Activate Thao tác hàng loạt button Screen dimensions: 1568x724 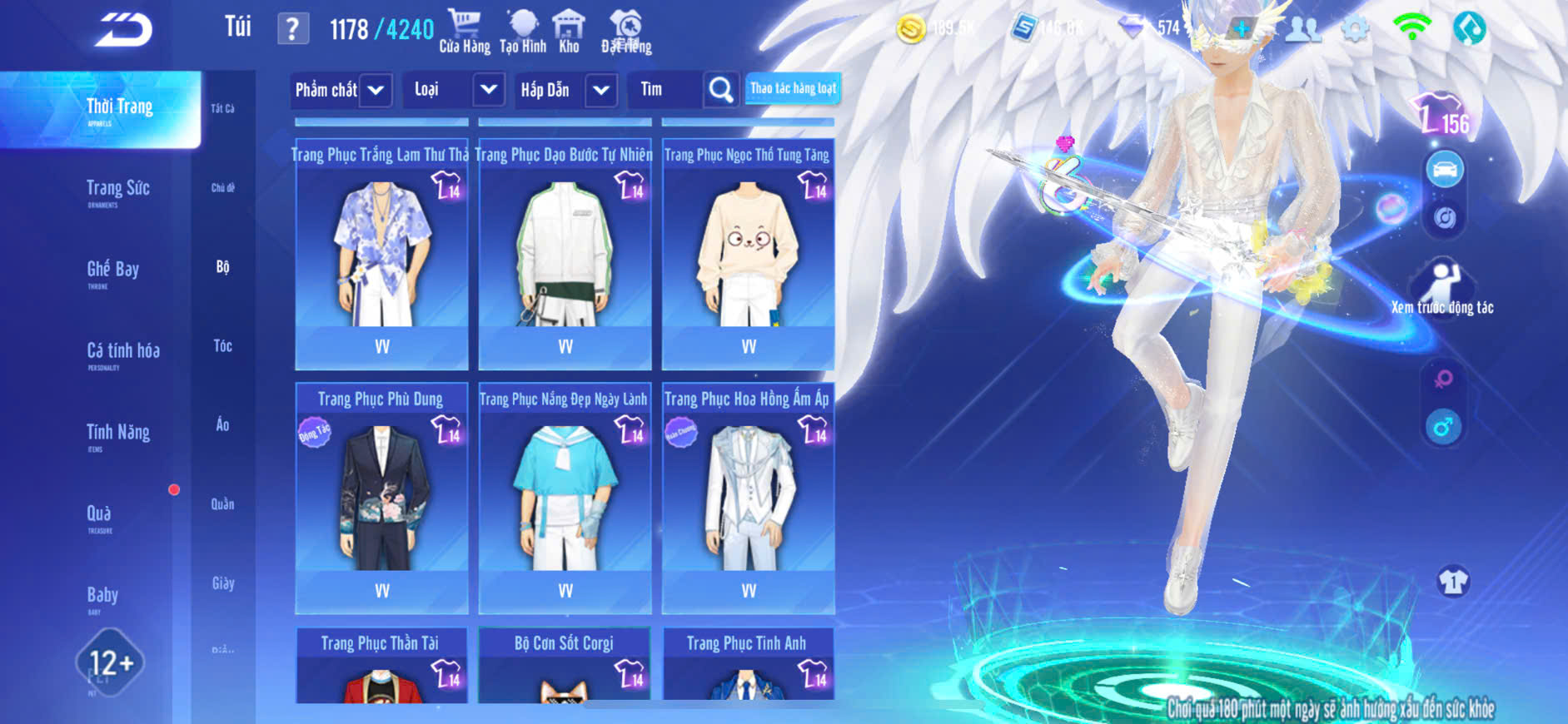793,88
